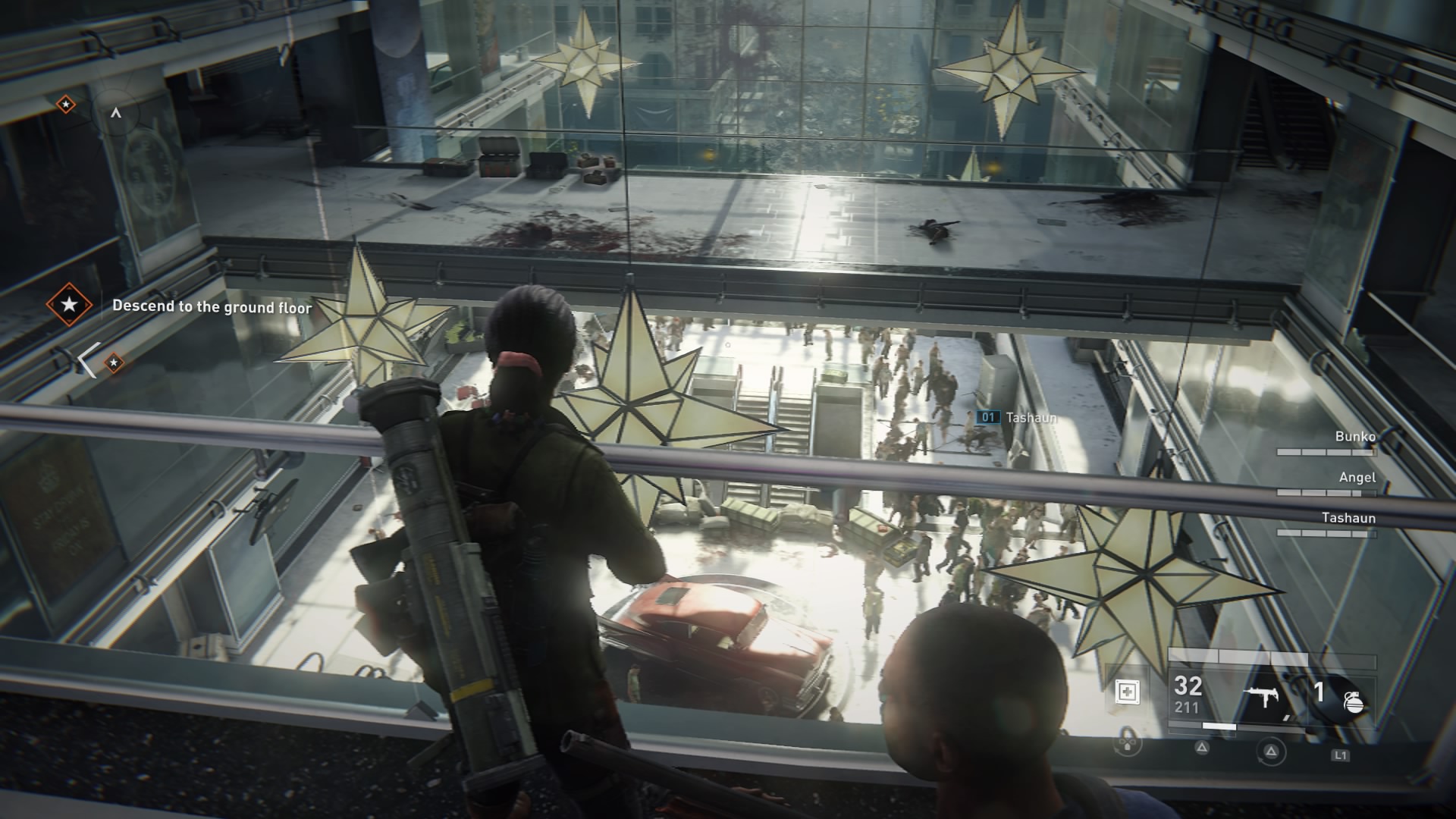Image resolution: width=1456 pixels, height=819 pixels.
Task: Click the star objective icon beside the objective text
Action: point(69,305)
